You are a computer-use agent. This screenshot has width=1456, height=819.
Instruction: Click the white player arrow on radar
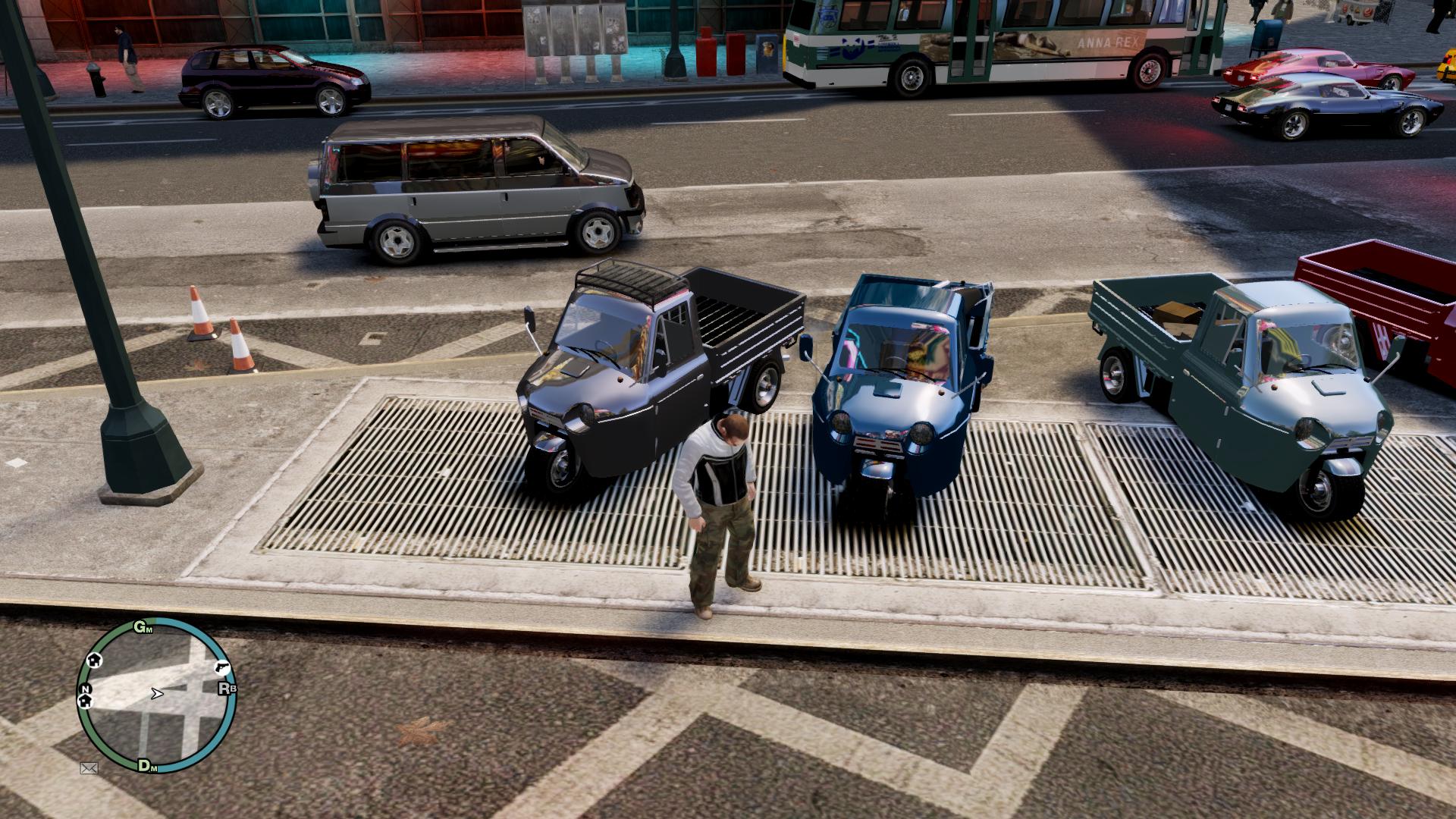click(x=157, y=693)
